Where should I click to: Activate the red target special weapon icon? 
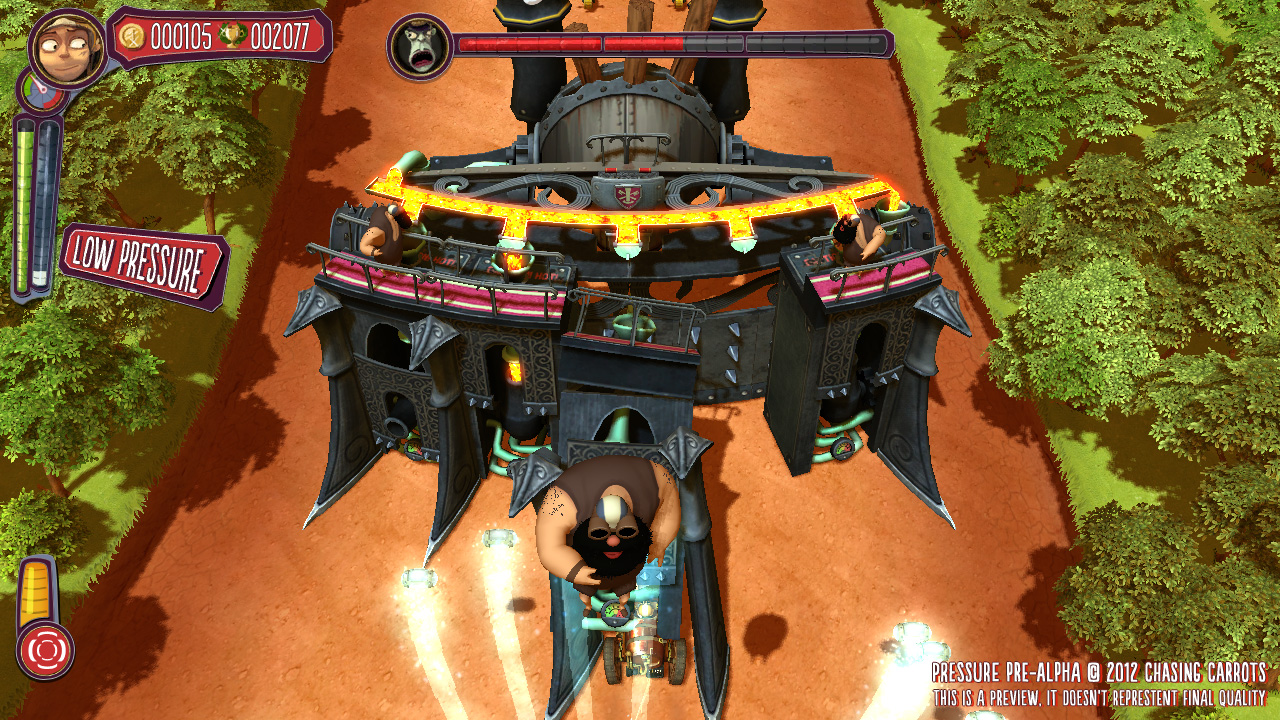[x=45, y=650]
